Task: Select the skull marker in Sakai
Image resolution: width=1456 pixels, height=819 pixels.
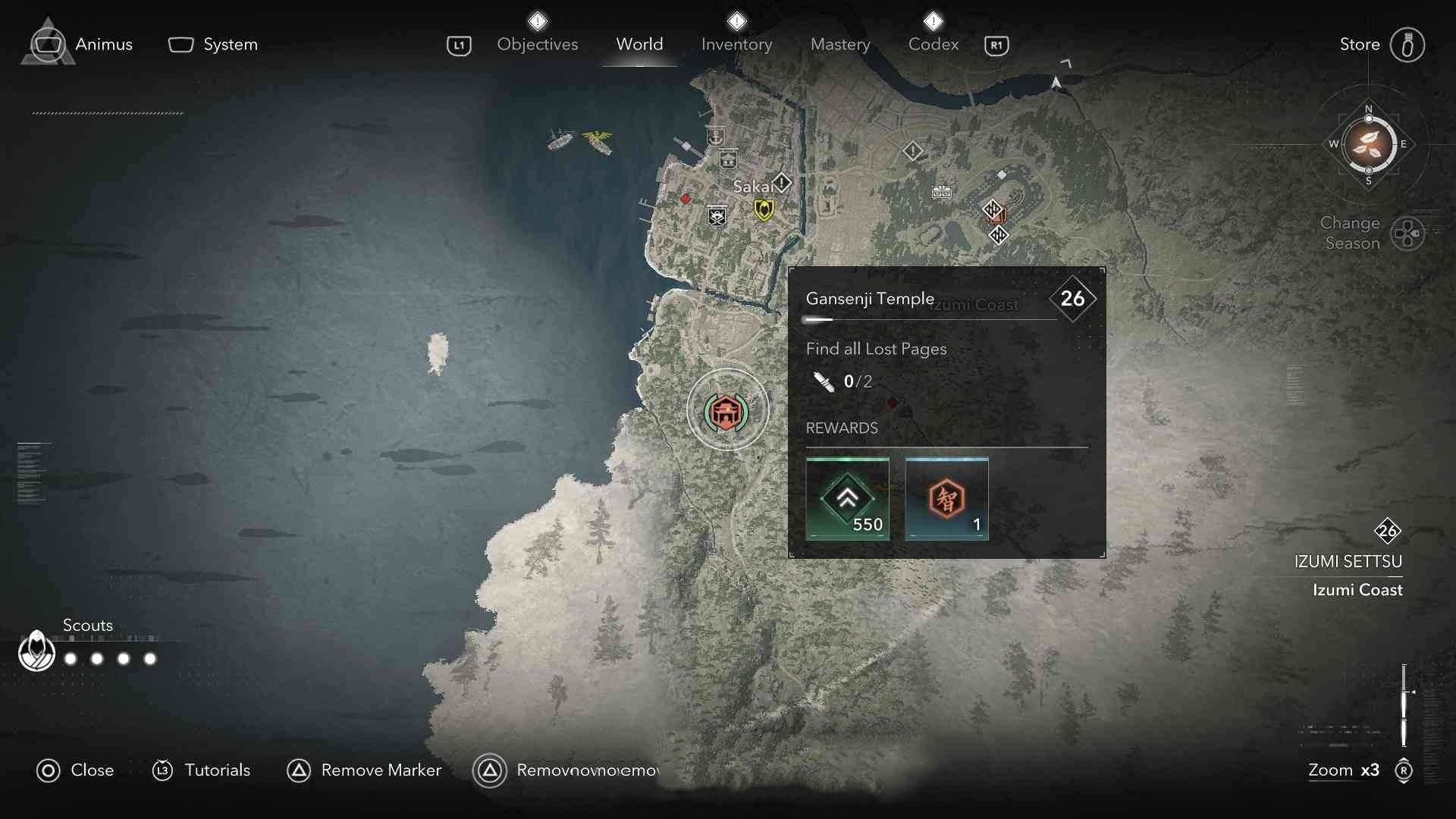Action: point(717,216)
